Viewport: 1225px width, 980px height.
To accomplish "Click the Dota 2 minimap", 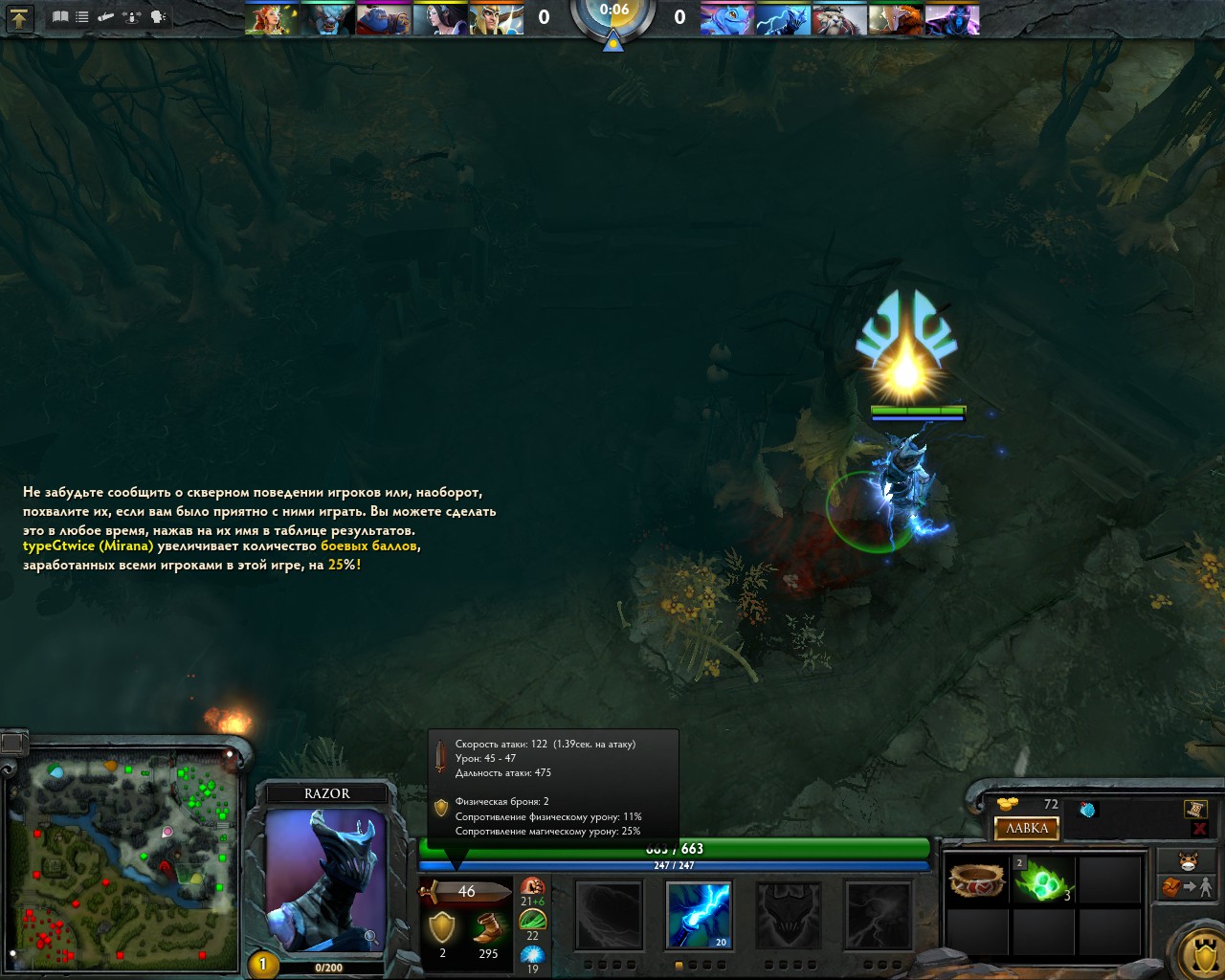I will [x=122, y=860].
